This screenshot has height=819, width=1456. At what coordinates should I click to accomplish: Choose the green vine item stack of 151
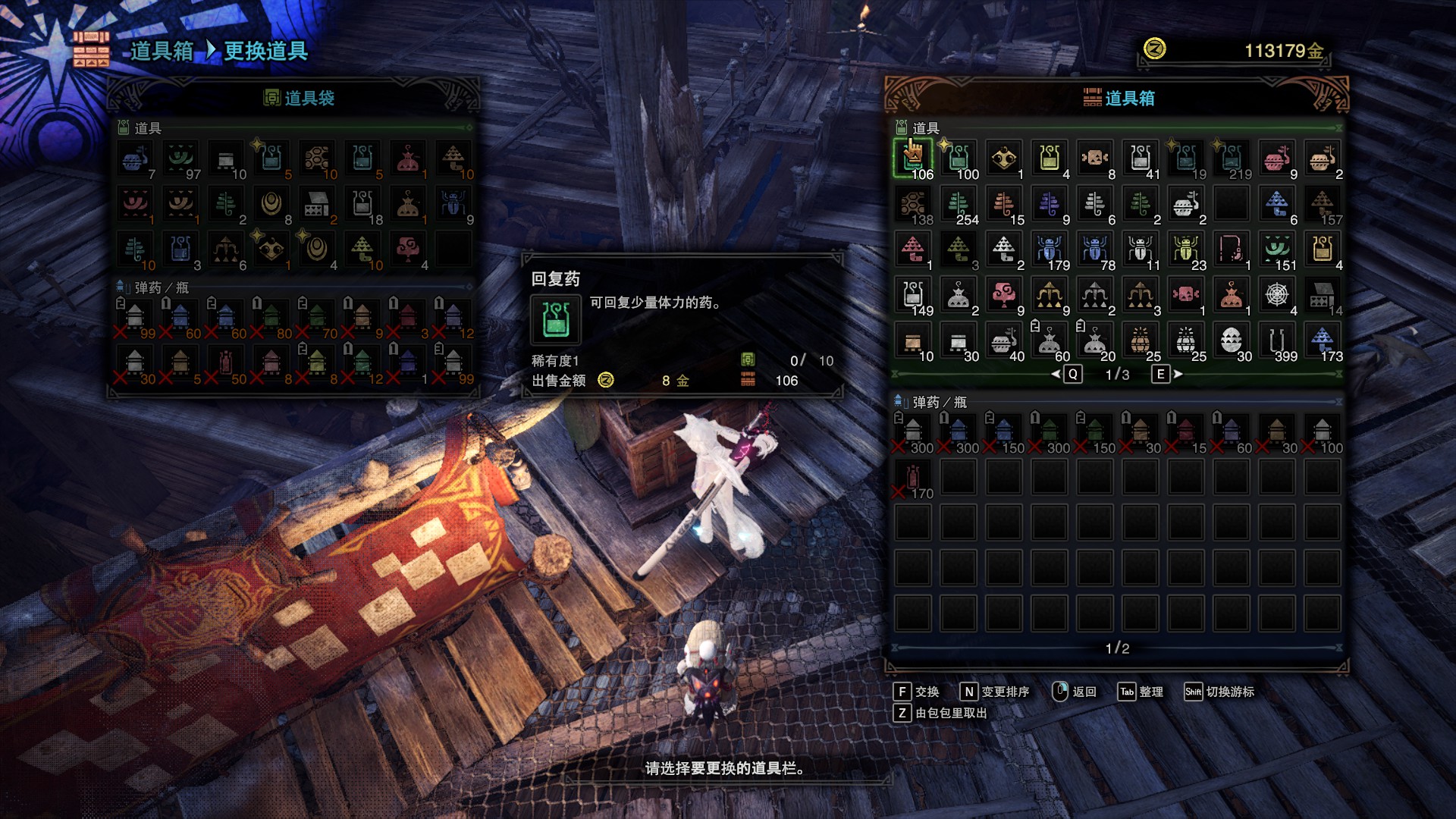pos(1277,250)
